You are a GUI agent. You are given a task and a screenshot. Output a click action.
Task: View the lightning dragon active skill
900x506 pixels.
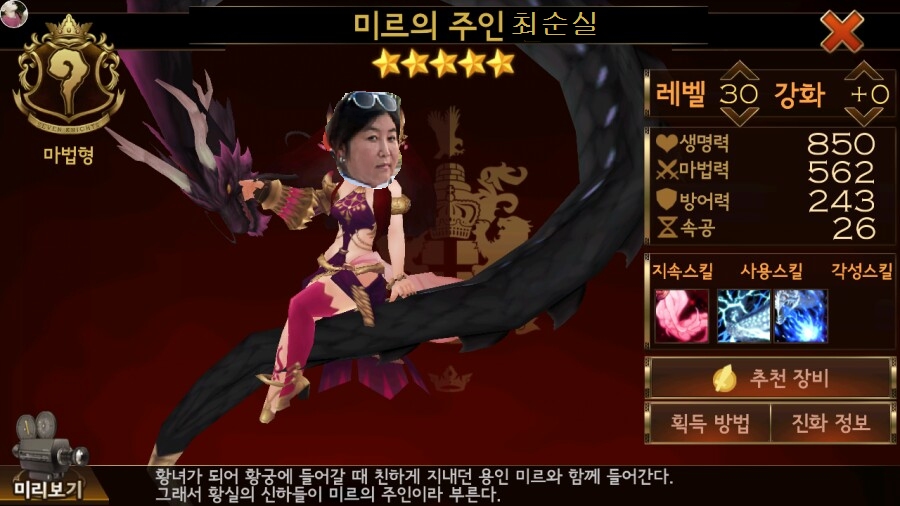pyautogui.click(x=743, y=316)
